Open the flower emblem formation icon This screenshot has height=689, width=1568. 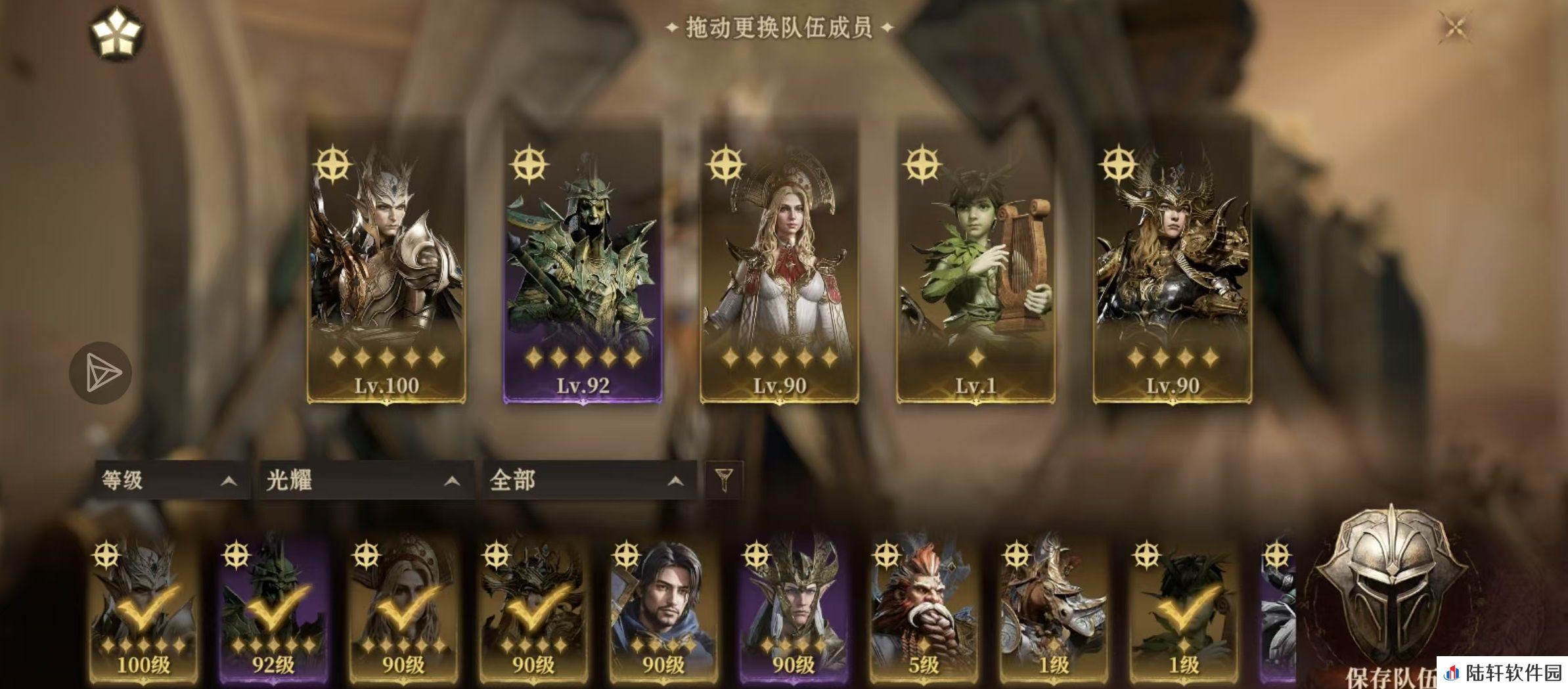(117, 33)
